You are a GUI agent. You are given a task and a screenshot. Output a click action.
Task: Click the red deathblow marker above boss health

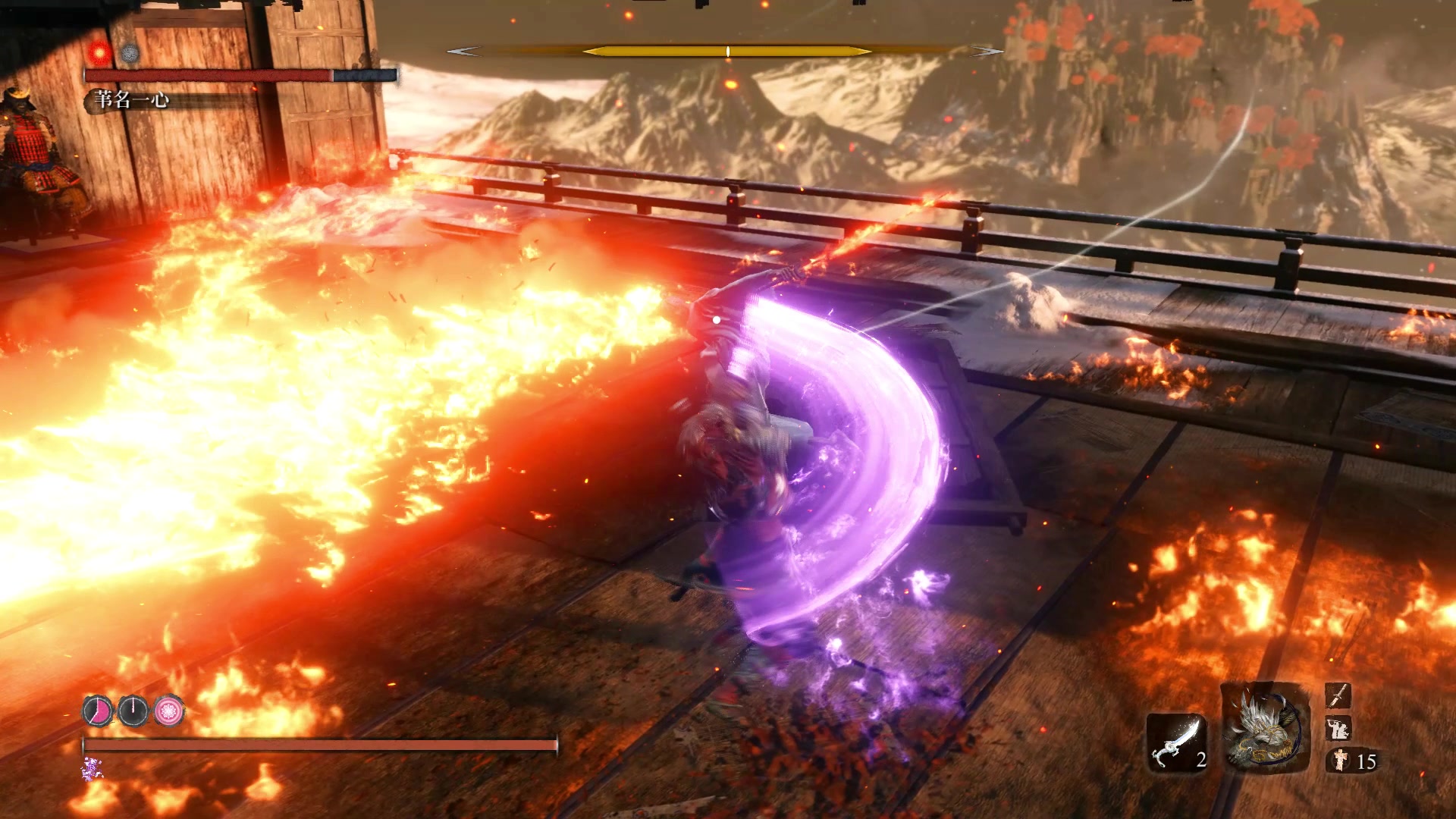[x=99, y=52]
